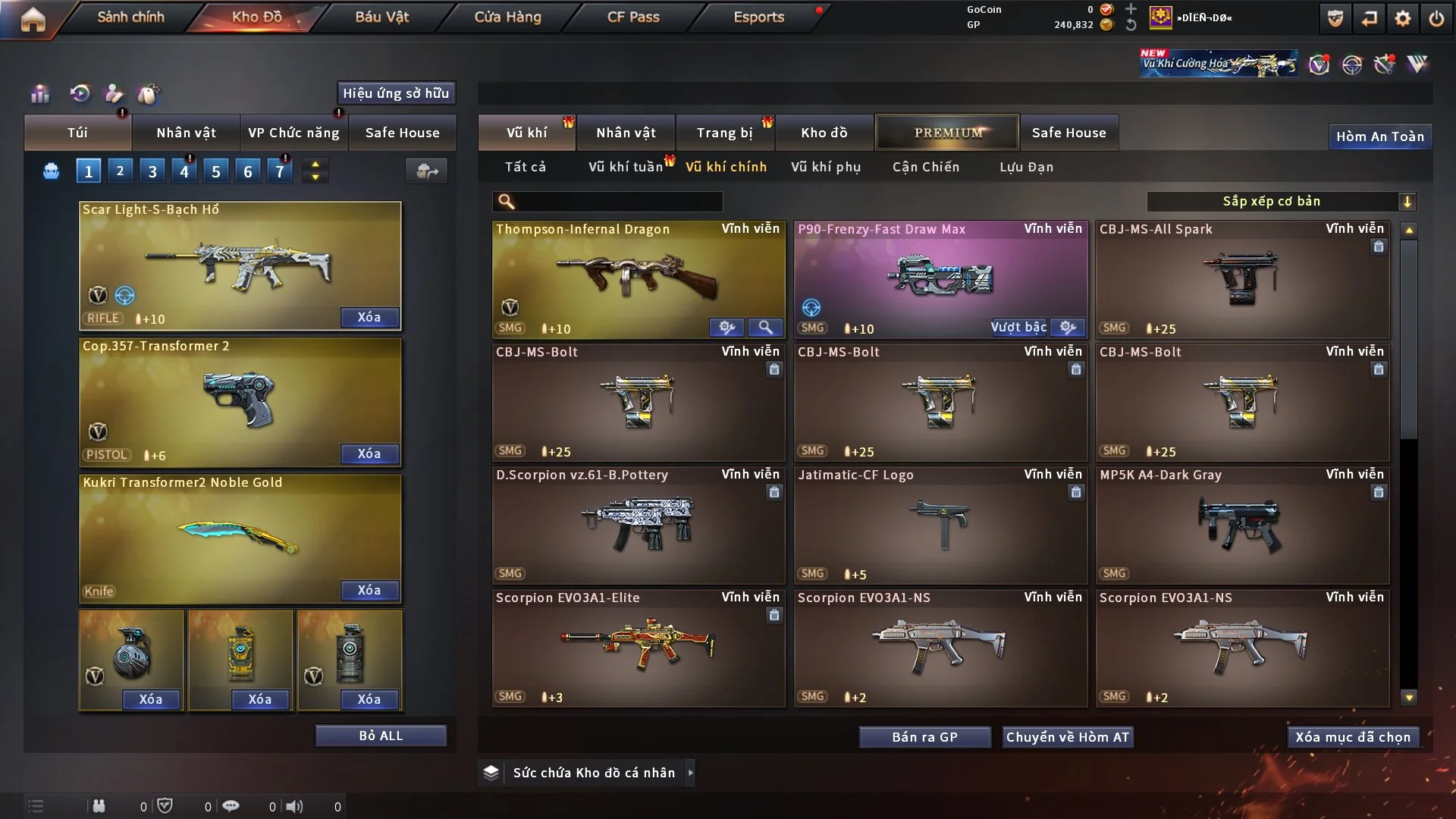Choose the MP5K A4-Dark Gray SMG
This screenshot has width=1456, height=819.
pyautogui.click(x=1242, y=525)
